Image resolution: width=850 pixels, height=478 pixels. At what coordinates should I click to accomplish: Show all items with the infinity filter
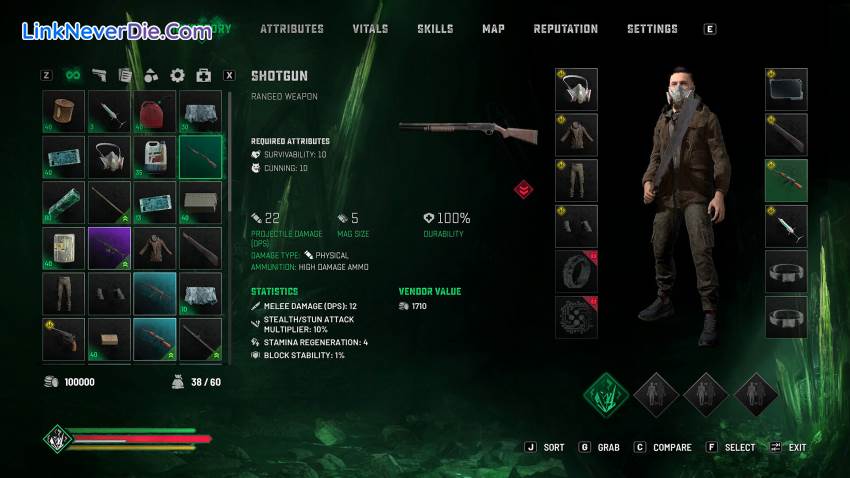coord(73,75)
